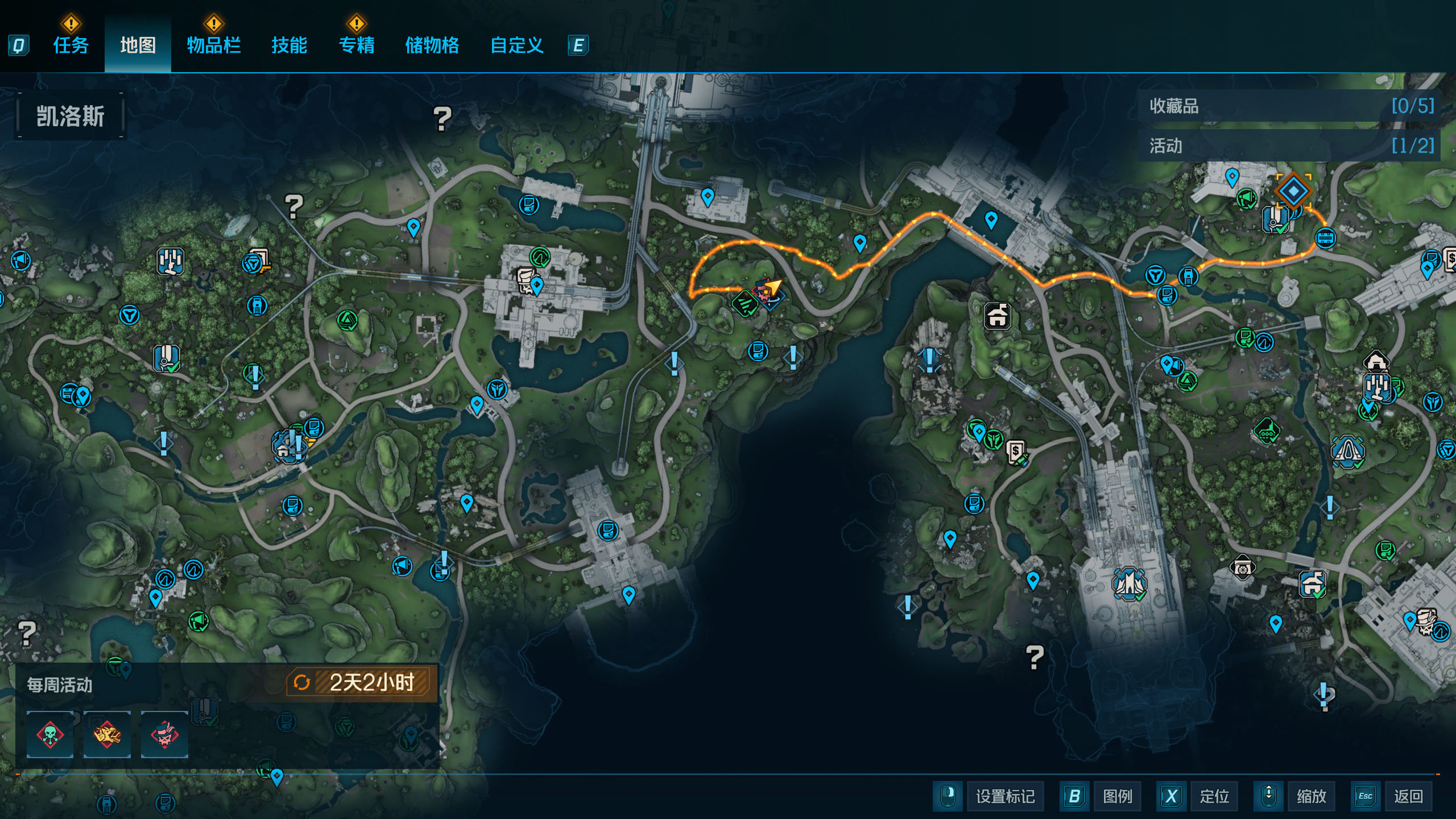Open the 专精 specialization tab
Image resolution: width=1456 pixels, height=819 pixels.
(357, 45)
